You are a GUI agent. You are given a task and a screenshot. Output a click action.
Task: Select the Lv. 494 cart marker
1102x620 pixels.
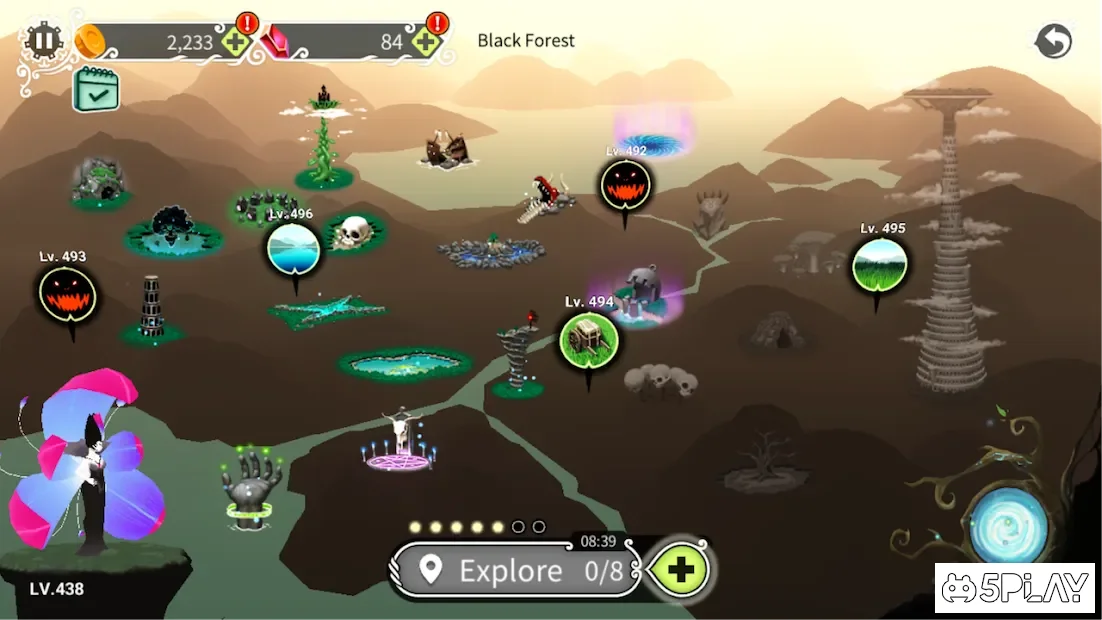(588, 340)
